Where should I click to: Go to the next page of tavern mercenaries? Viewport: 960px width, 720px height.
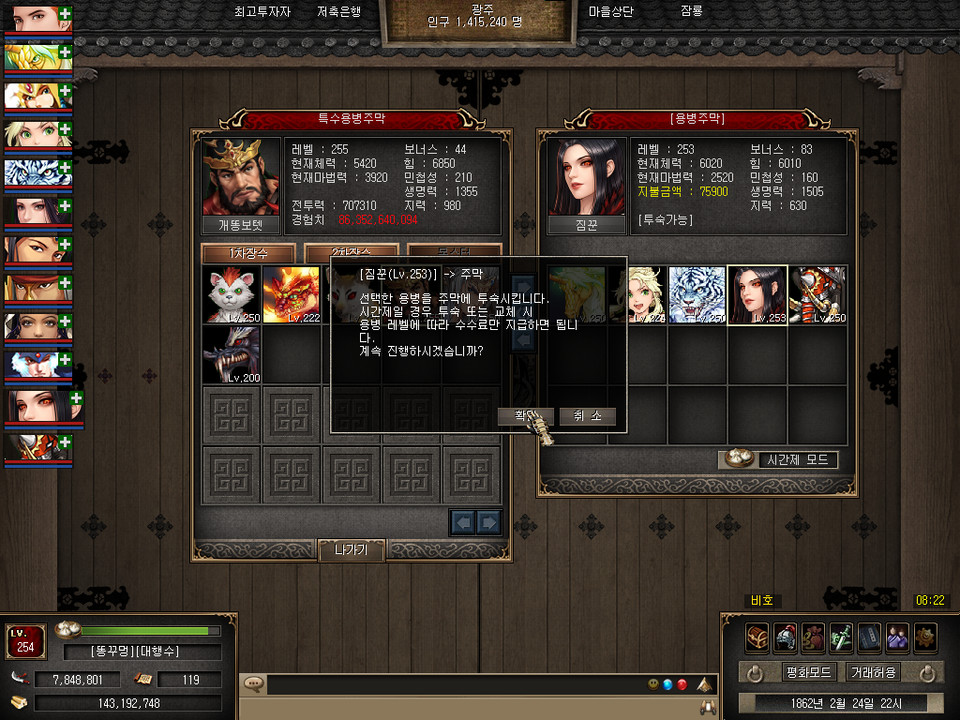click(488, 521)
